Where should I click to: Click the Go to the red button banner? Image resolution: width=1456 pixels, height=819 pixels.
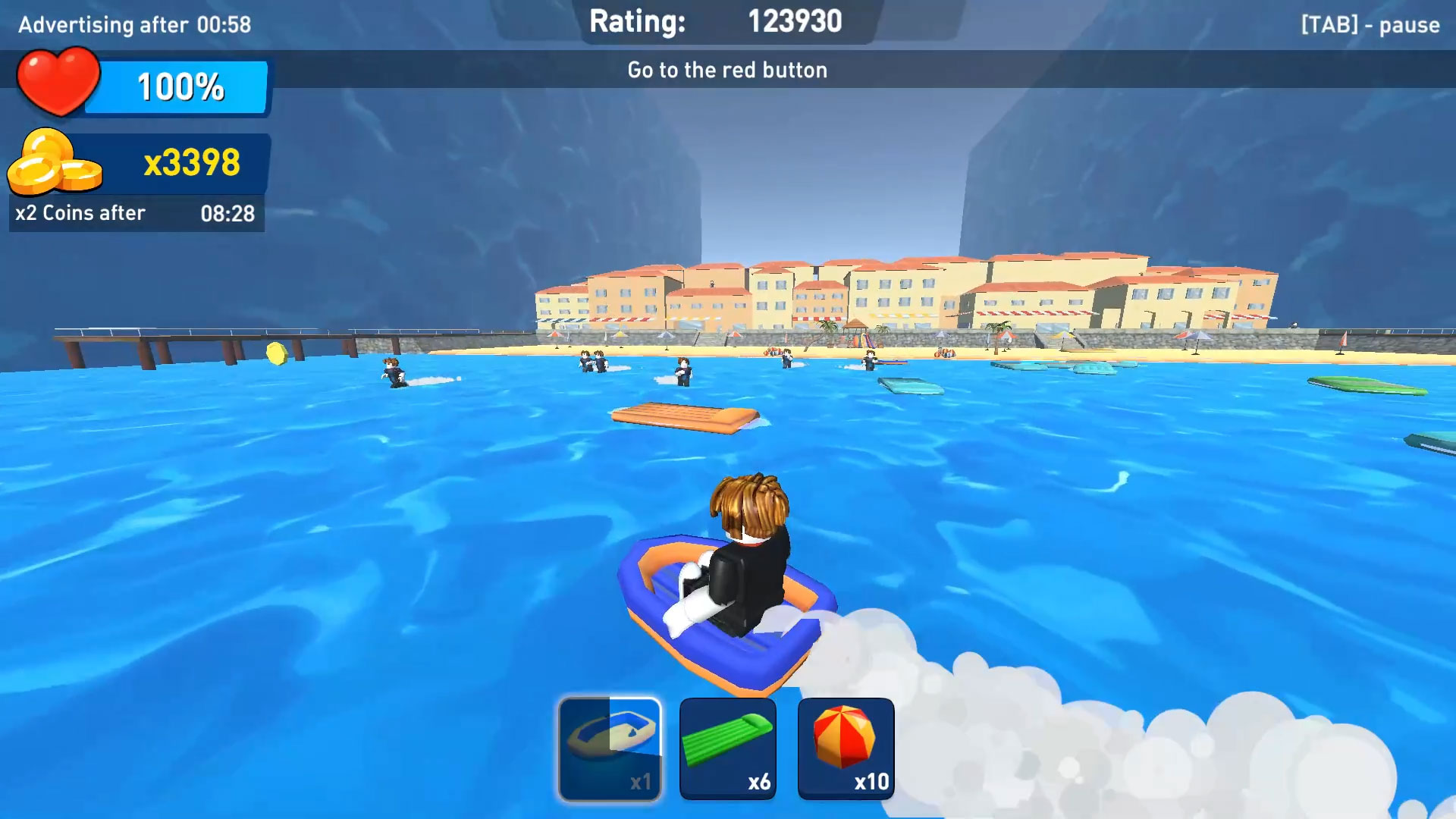point(726,70)
